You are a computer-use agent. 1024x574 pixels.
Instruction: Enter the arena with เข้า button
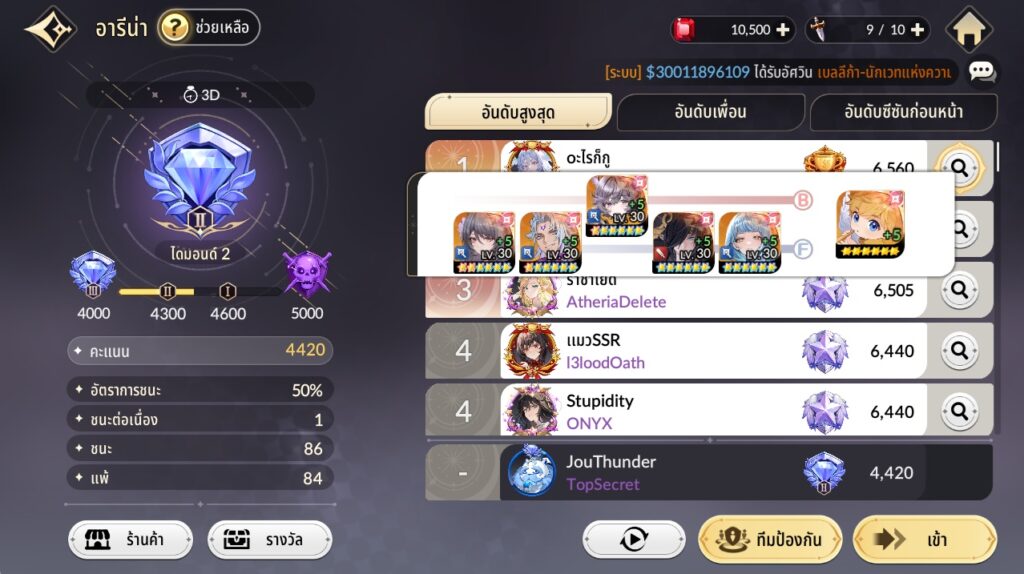(924, 540)
